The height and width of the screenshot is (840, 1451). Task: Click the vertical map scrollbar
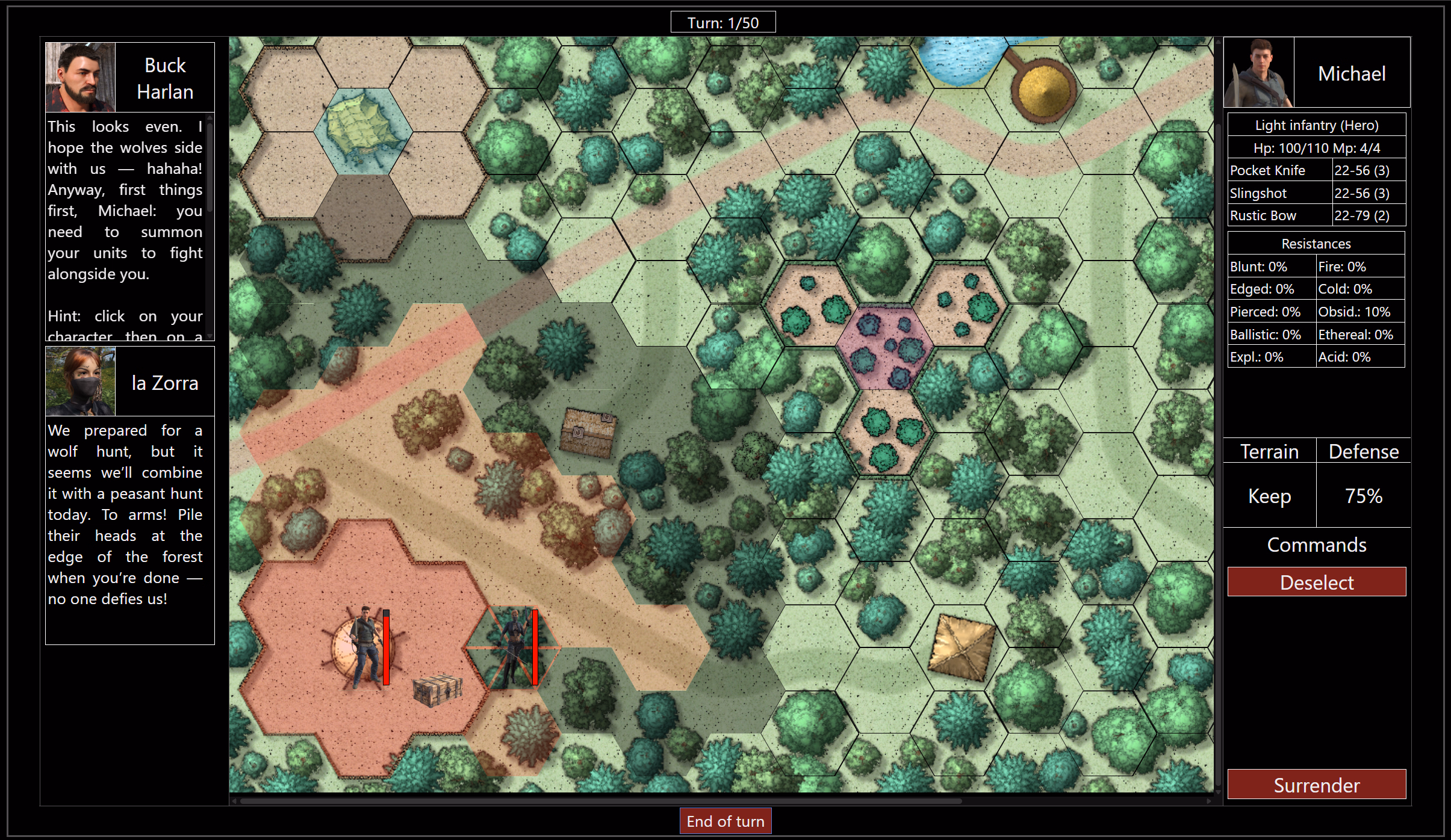pos(1218,421)
